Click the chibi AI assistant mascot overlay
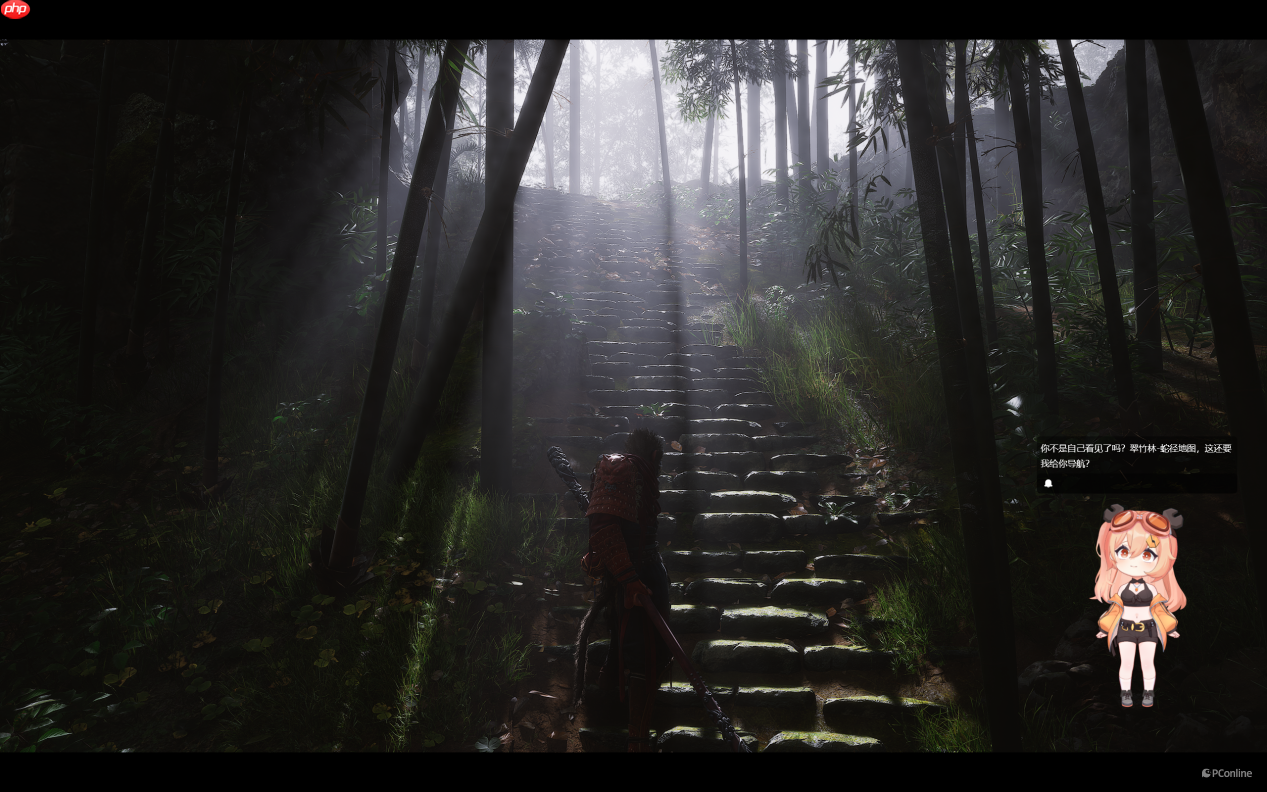 coord(1139,605)
